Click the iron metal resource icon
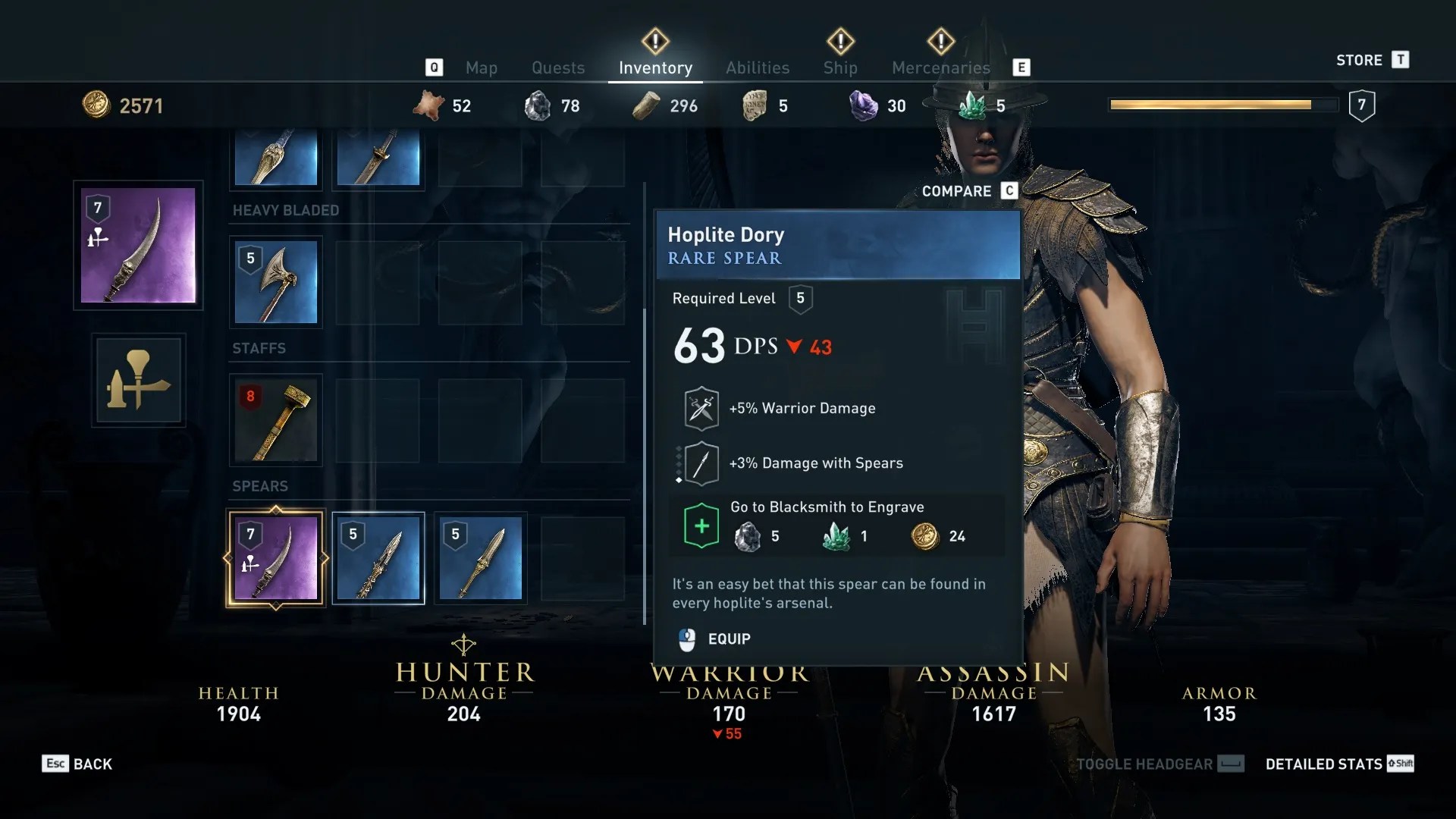The image size is (1456, 819). tap(538, 105)
